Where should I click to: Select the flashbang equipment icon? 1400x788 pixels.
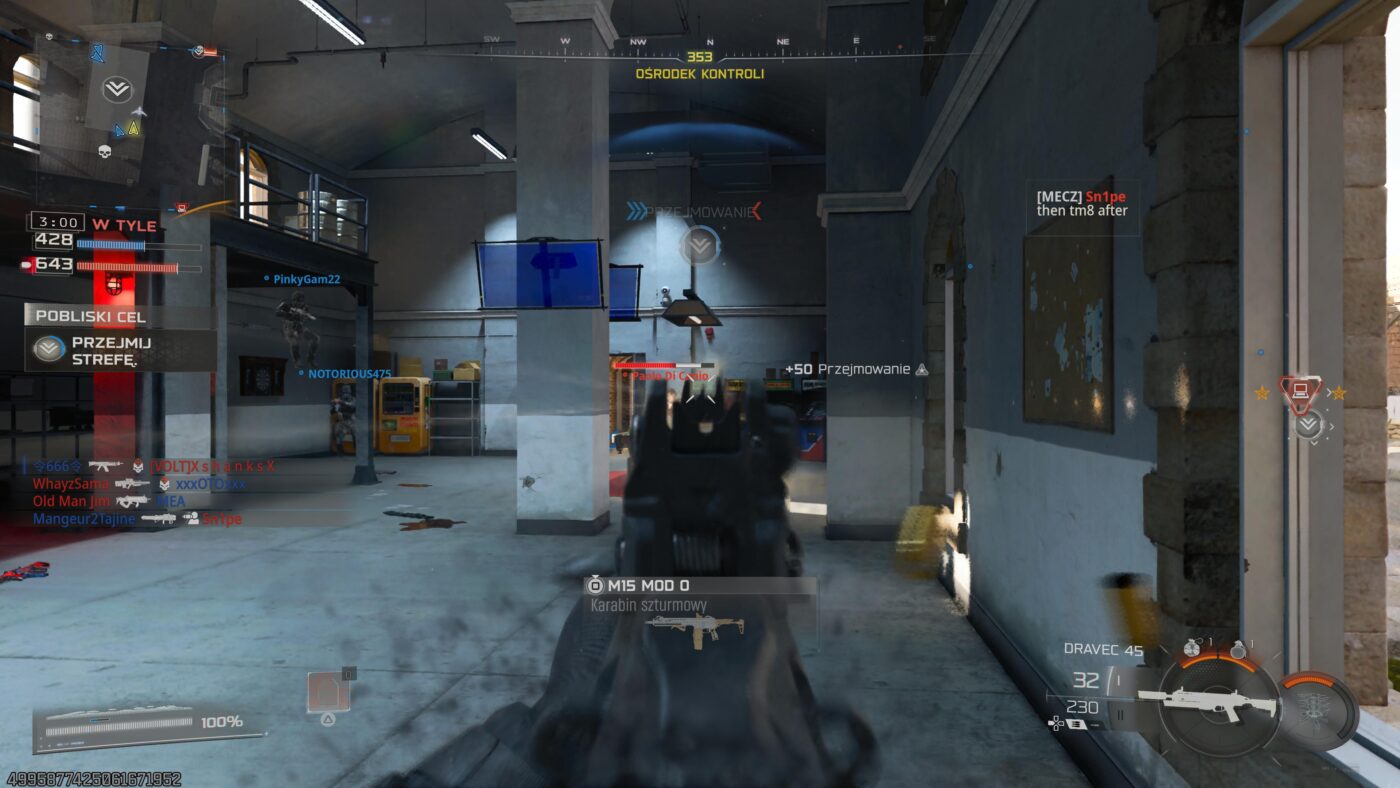tap(1238, 650)
